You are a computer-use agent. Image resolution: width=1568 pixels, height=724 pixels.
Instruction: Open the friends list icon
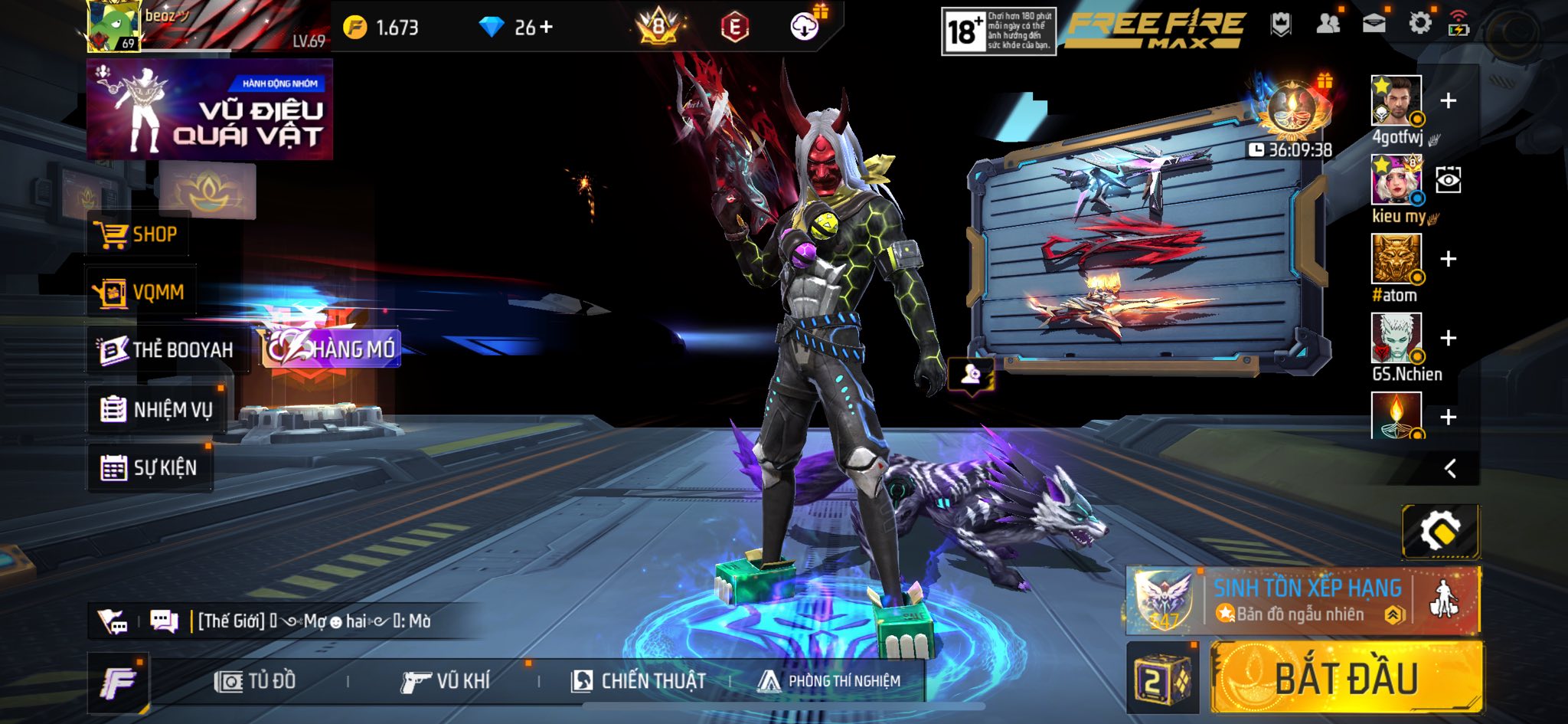pos(1328,24)
